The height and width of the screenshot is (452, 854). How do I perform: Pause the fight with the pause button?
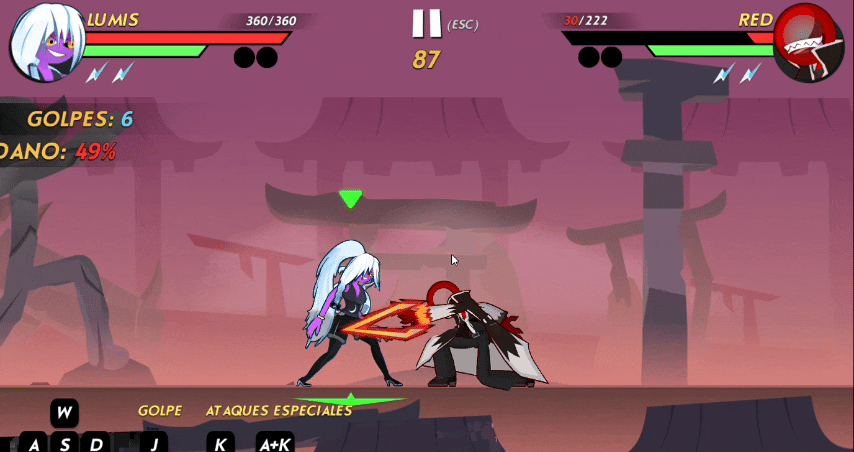[x=427, y=23]
